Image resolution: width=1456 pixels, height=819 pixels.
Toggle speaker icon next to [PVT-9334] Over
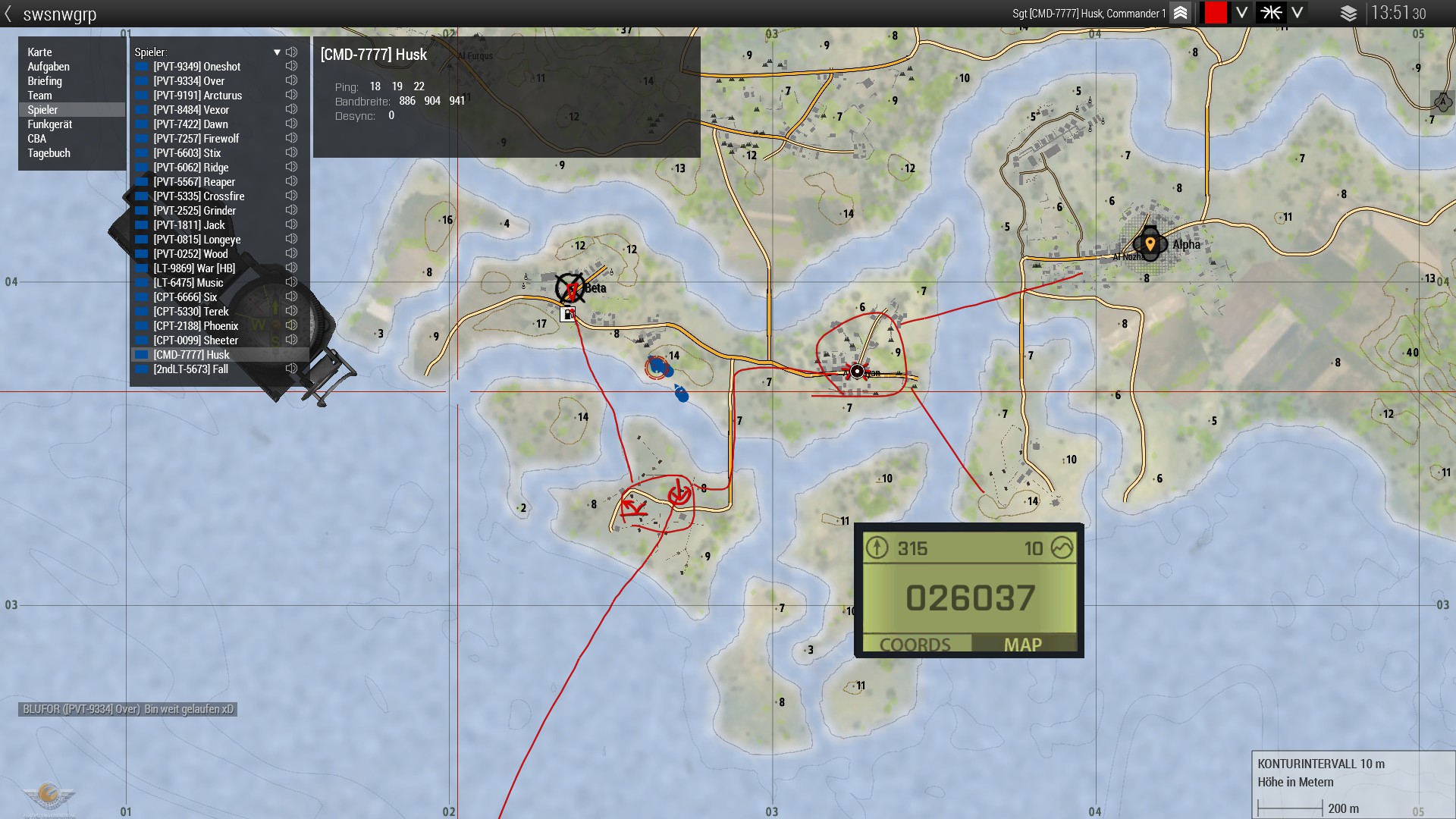pos(291,80)
